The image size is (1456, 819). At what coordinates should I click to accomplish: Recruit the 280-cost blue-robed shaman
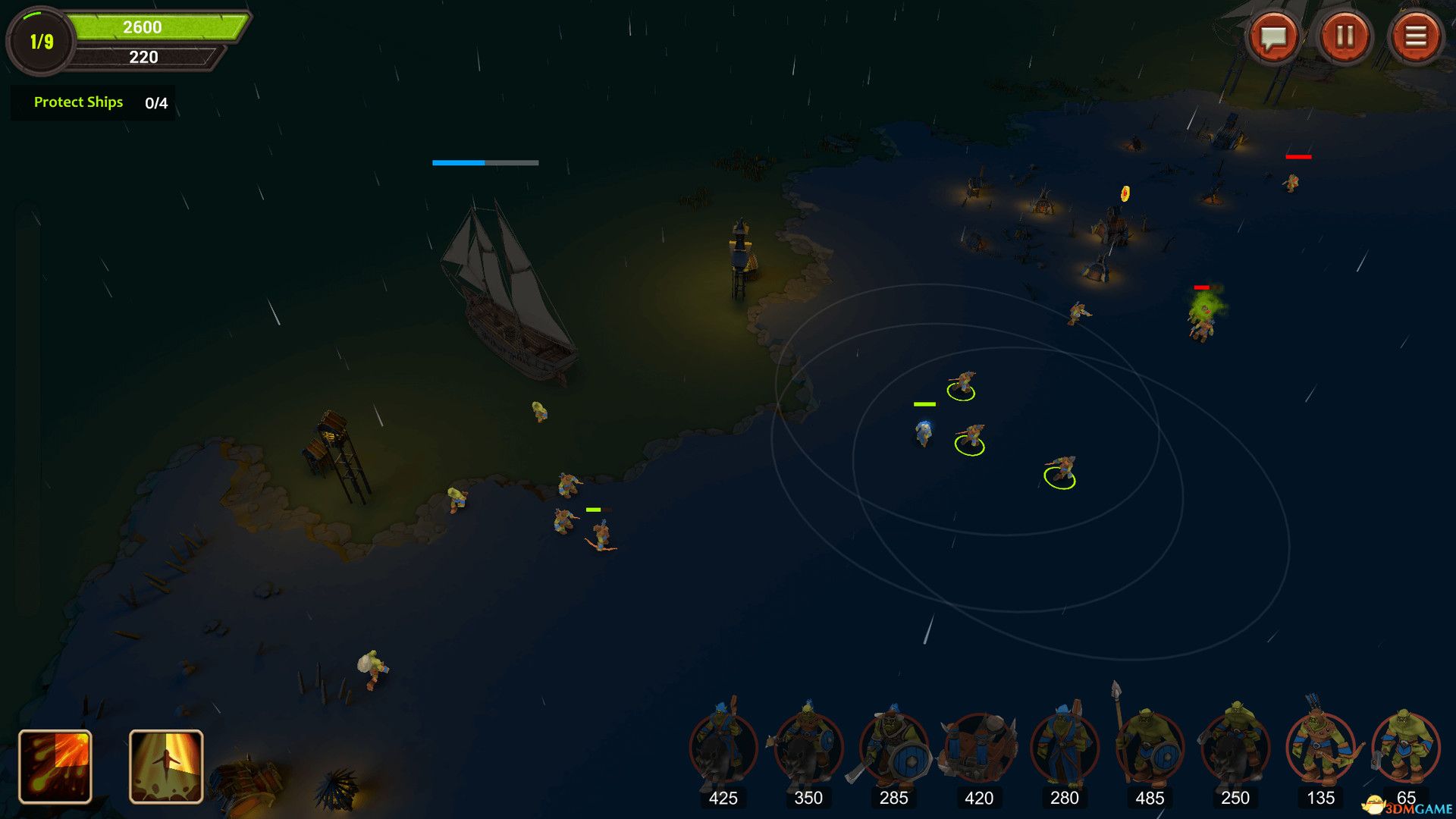[1065, 748]
